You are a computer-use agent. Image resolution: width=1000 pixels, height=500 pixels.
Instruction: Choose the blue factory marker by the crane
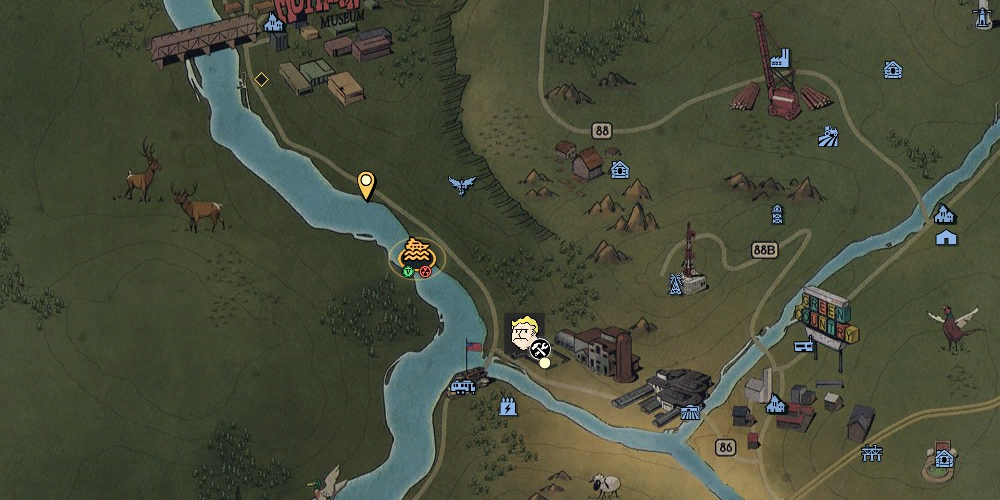point(780,57)
